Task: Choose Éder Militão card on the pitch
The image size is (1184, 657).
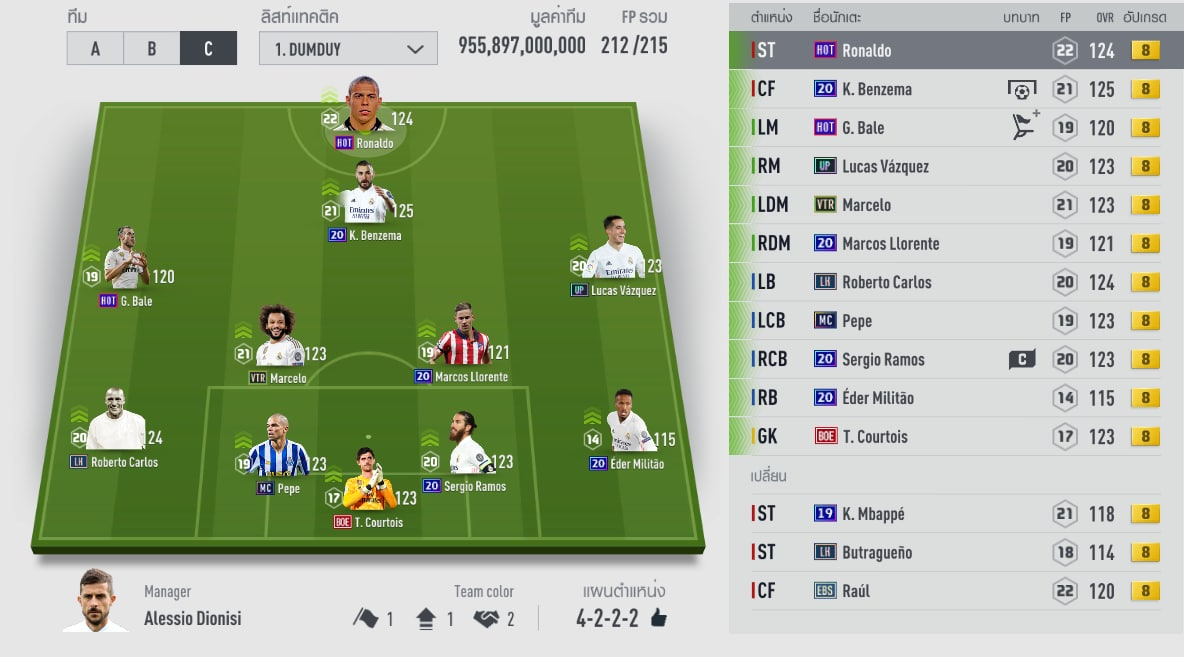Action: tap(627, 427)
